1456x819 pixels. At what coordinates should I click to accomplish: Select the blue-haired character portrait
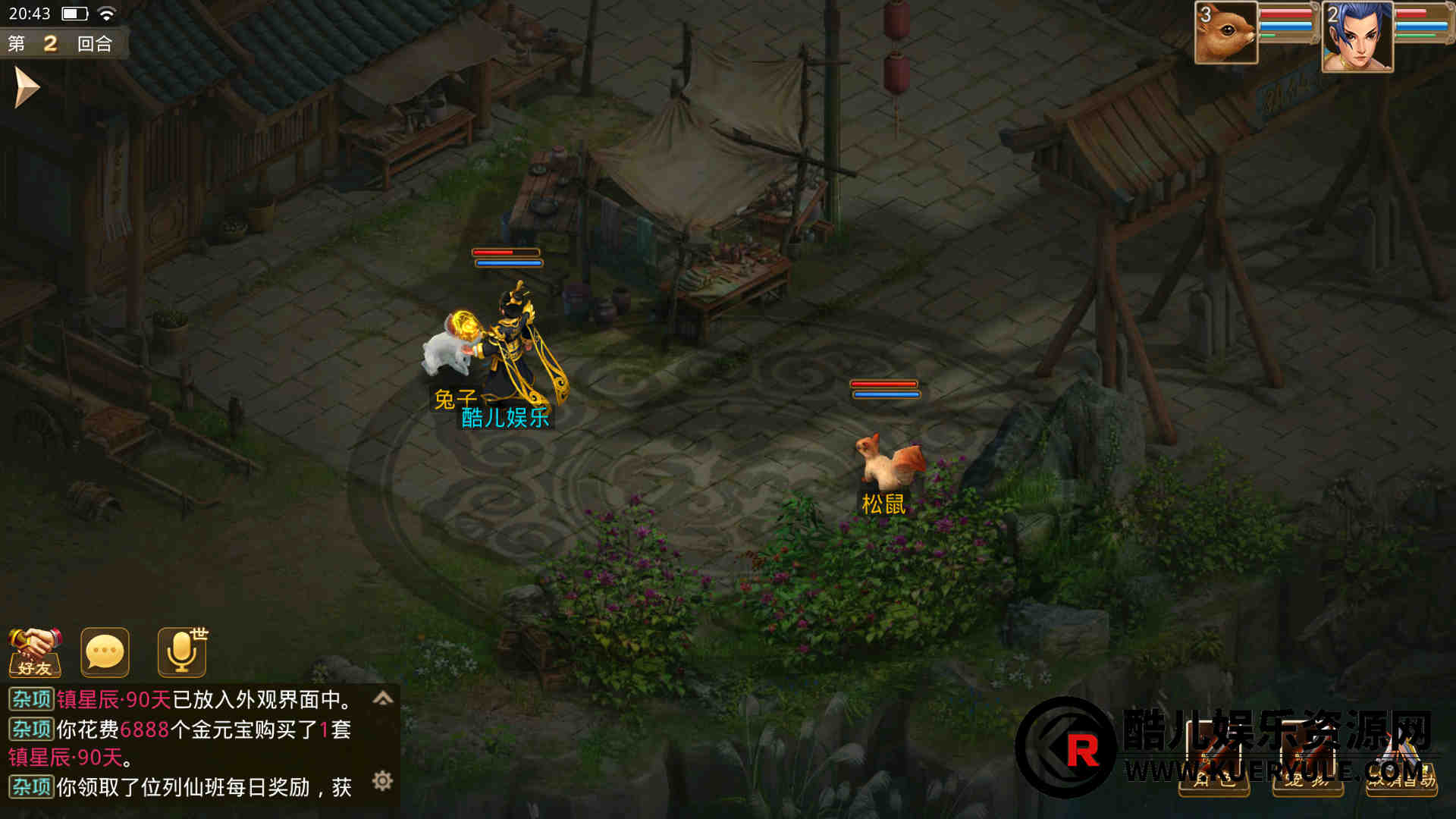tap(1357, 36)
